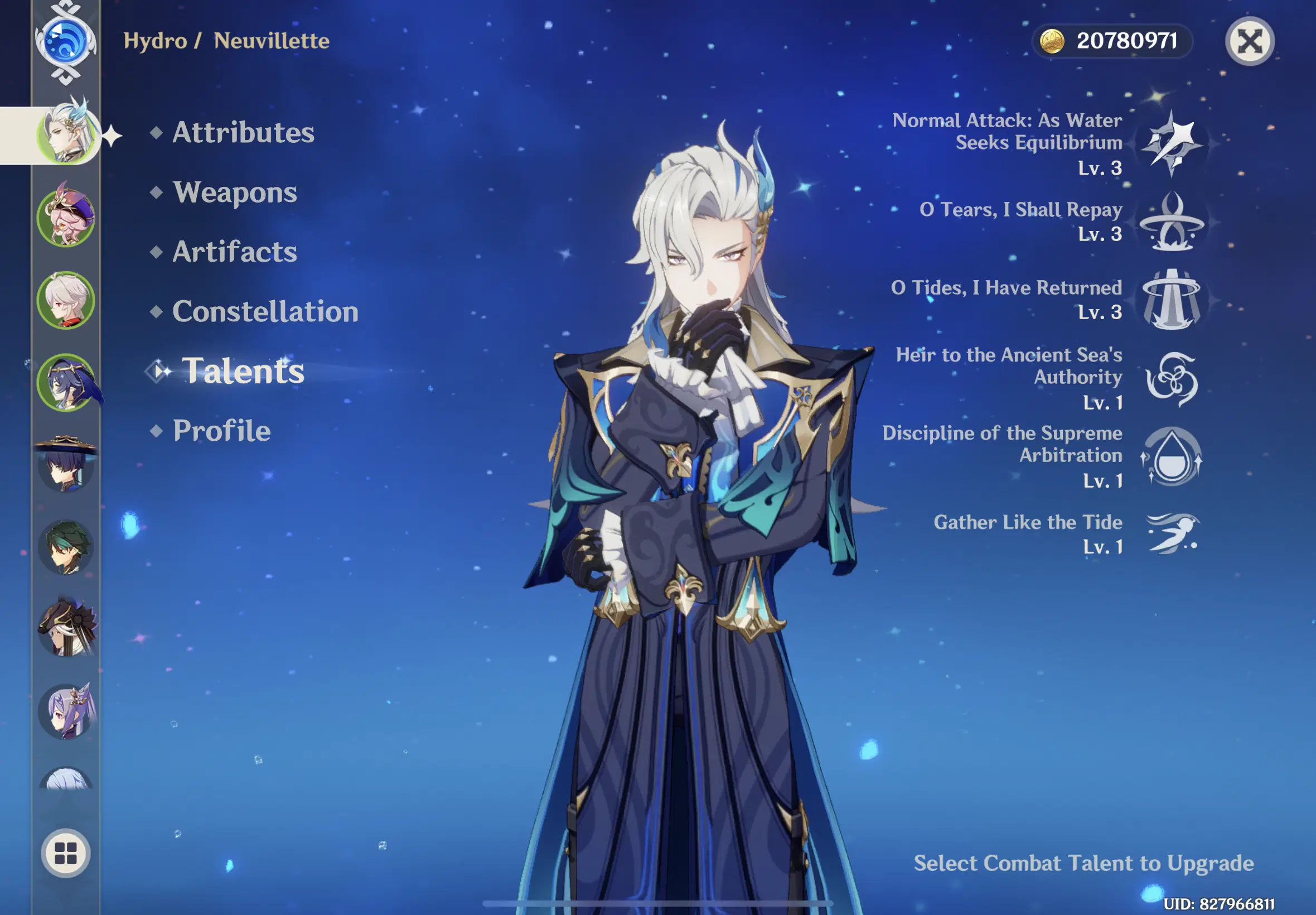Viewport: 1316px width, 915px height.
Task: Open the party grid icon at sidebar bottom
Action: point(65,853)
